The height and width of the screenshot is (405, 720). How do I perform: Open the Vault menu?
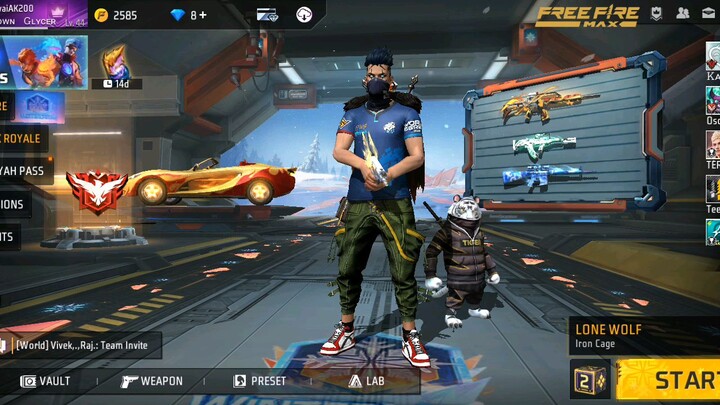point(46,381)
